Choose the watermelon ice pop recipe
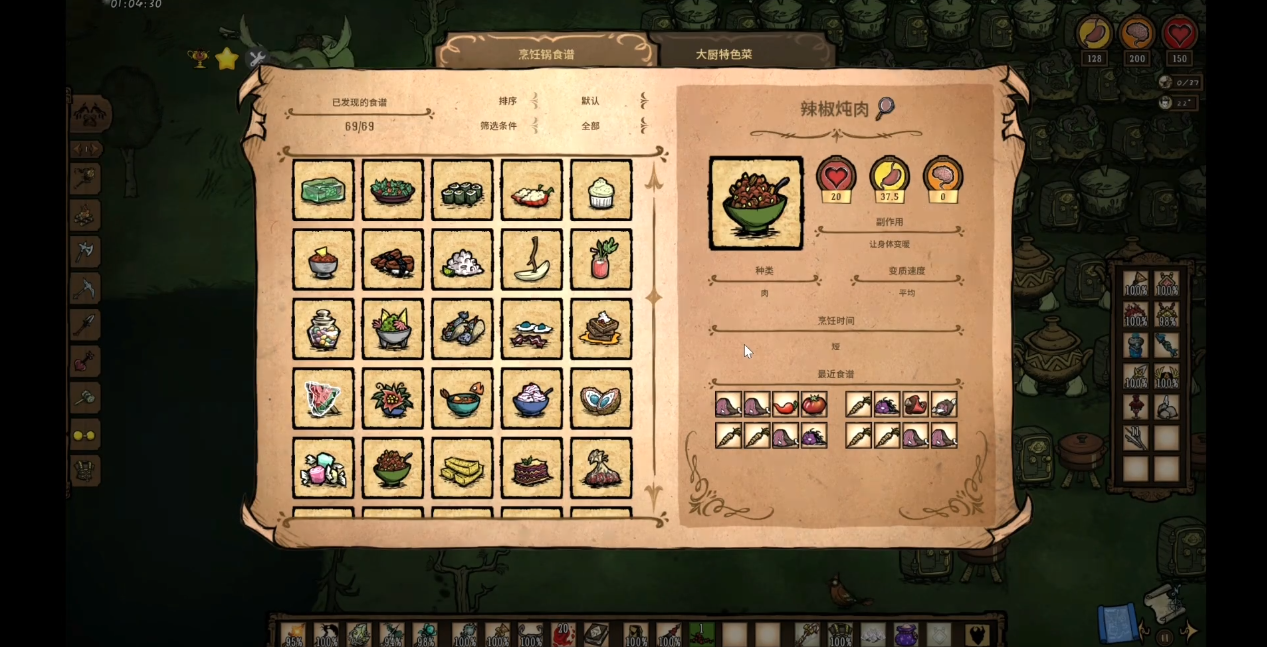This screenshot has width=1267, height=647. 323,398
